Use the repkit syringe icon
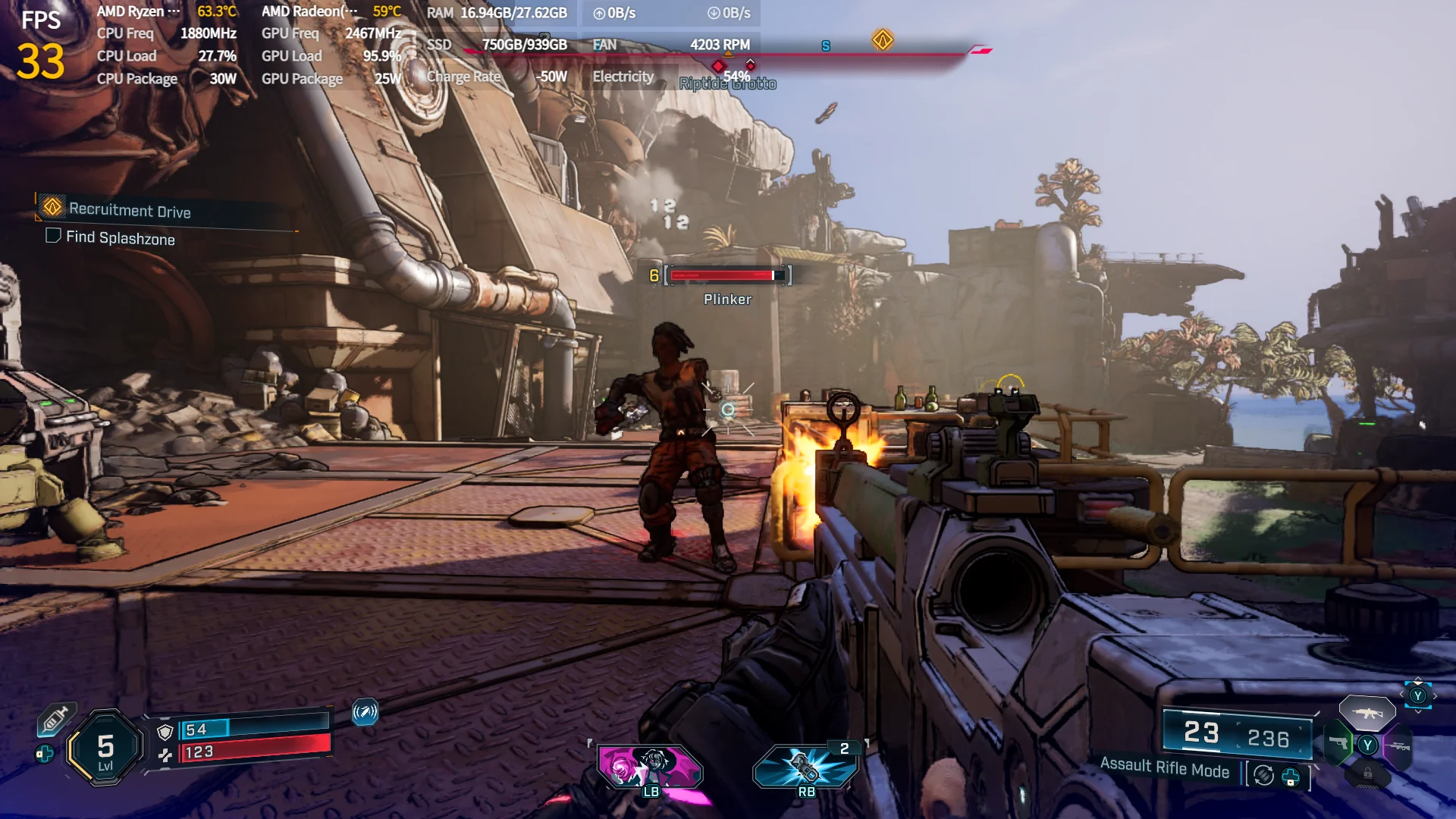Image resolution: width=1456 pixels, height=819 pixels. click(55, 719)
